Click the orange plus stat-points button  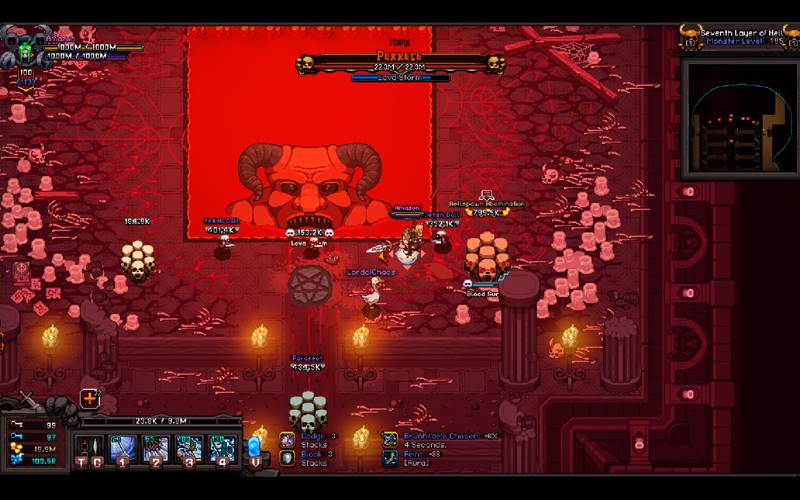coord(90,398)
